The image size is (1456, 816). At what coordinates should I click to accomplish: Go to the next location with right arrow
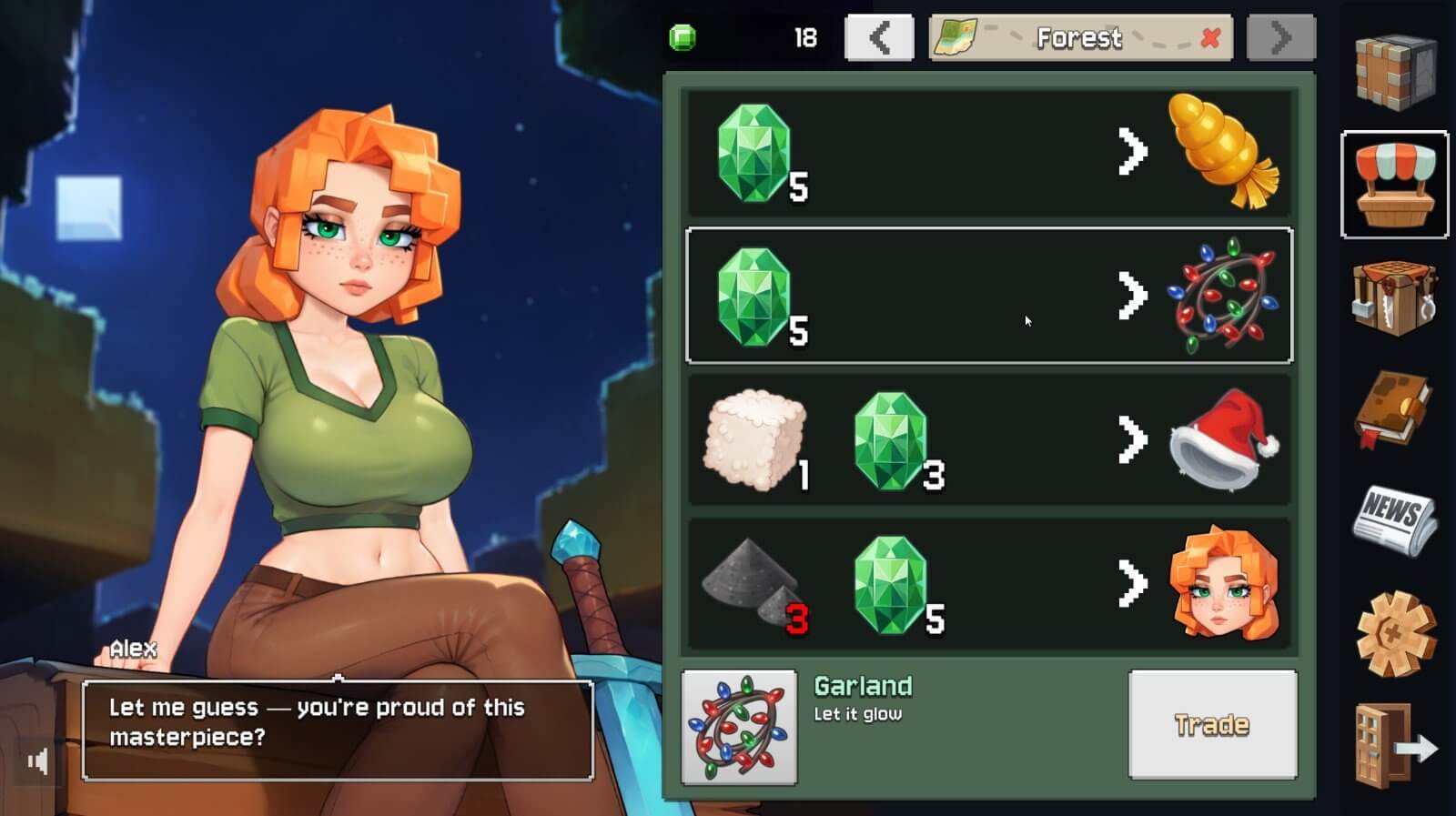click(x=1280, y=38)
